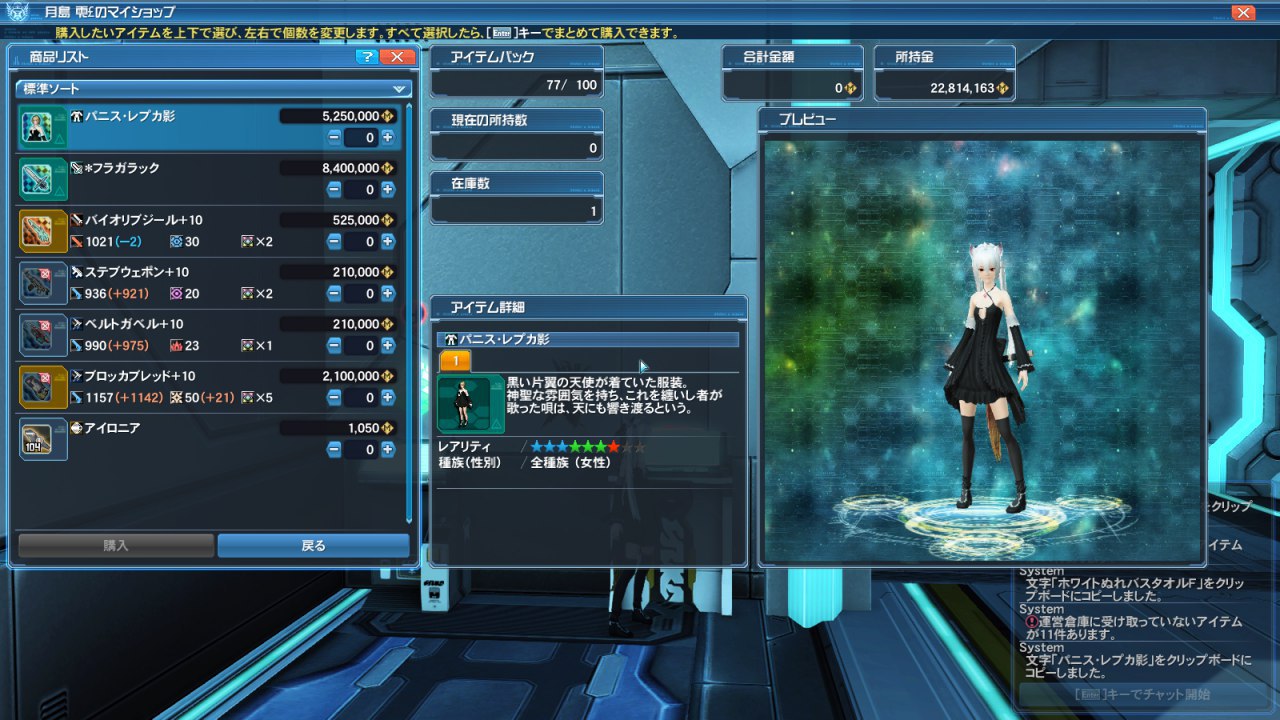The height and width of the screenshot is (720, 1280).
Task: Open the 標準ソート sort dropdown
Action: (214, 88)
